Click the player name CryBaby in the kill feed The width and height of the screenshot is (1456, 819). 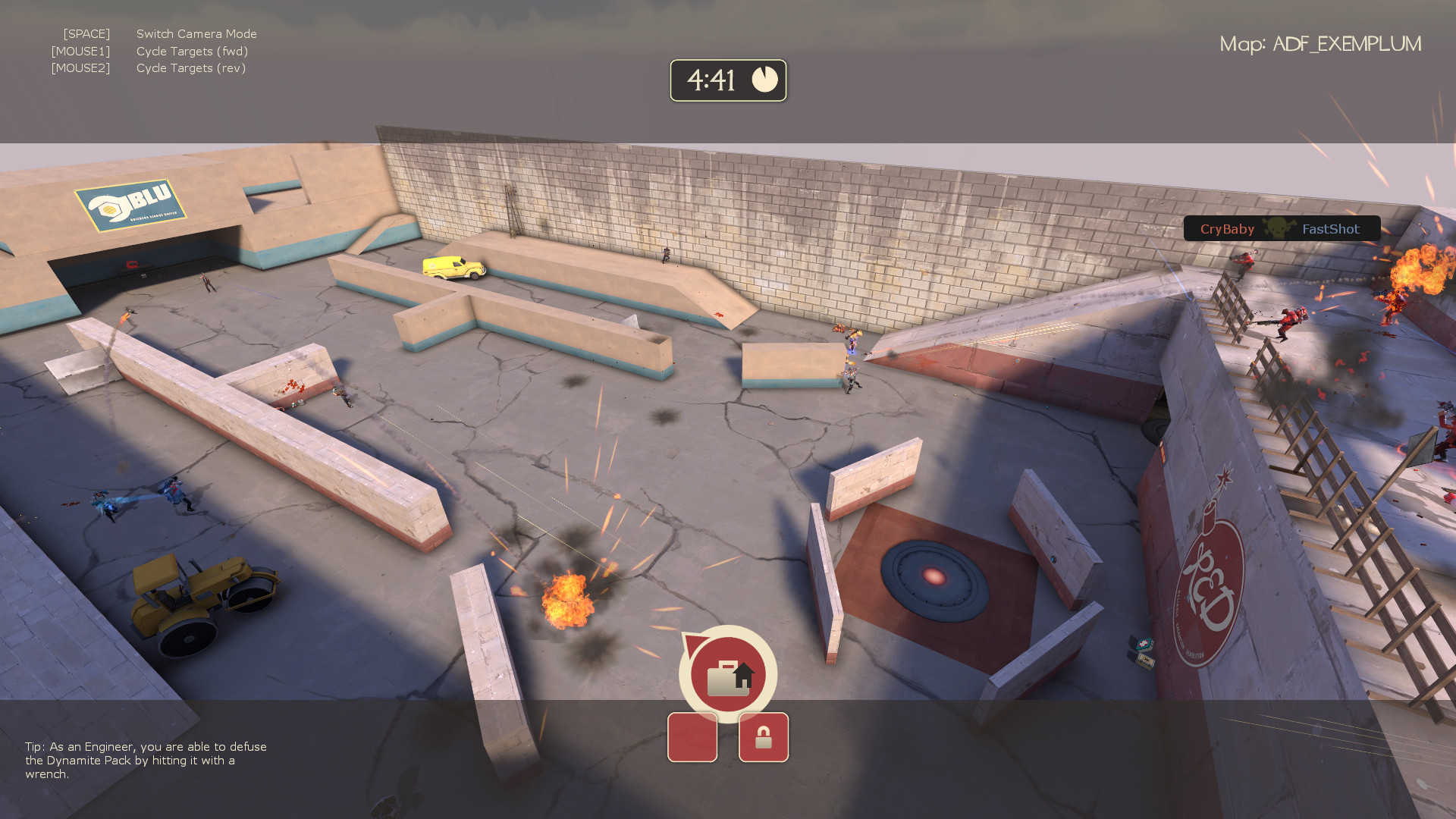[1227, 228]
